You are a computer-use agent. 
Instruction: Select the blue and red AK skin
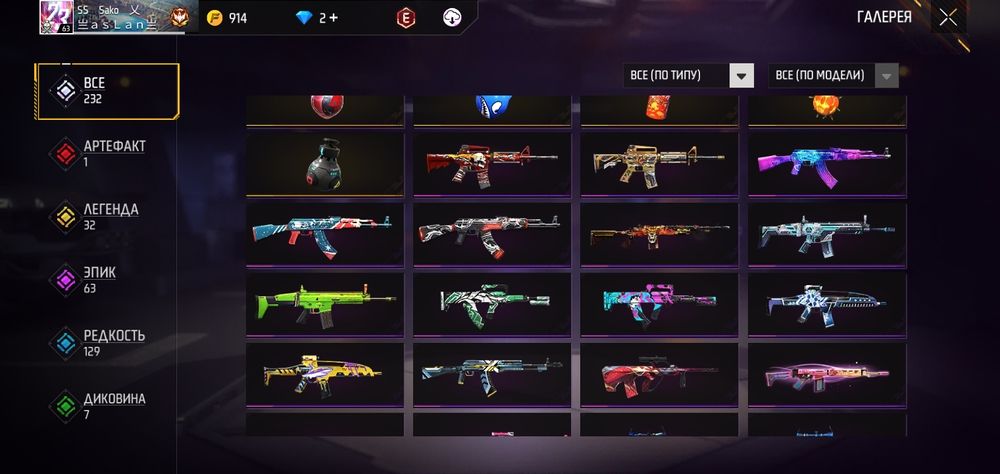point(325,233)
